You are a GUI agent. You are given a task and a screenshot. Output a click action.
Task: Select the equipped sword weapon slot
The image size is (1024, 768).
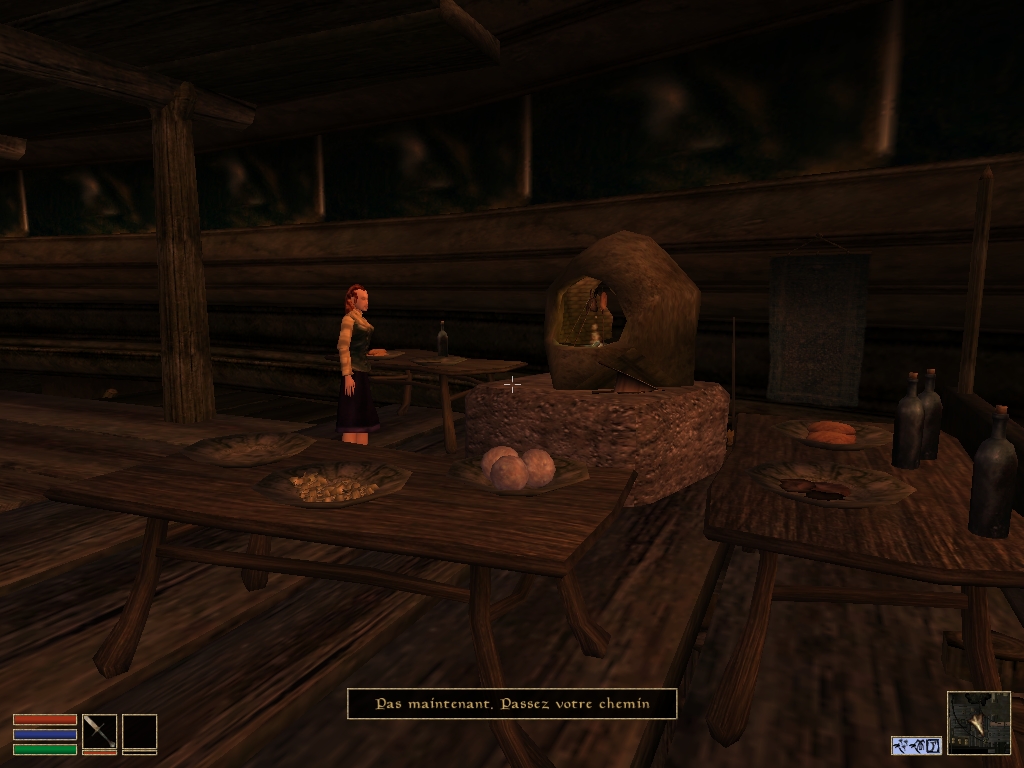[99, 731]
